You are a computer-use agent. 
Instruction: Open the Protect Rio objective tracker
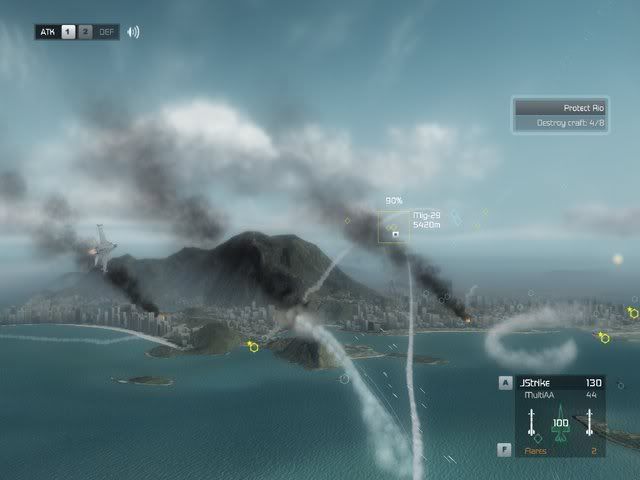(x=562, y=108)
